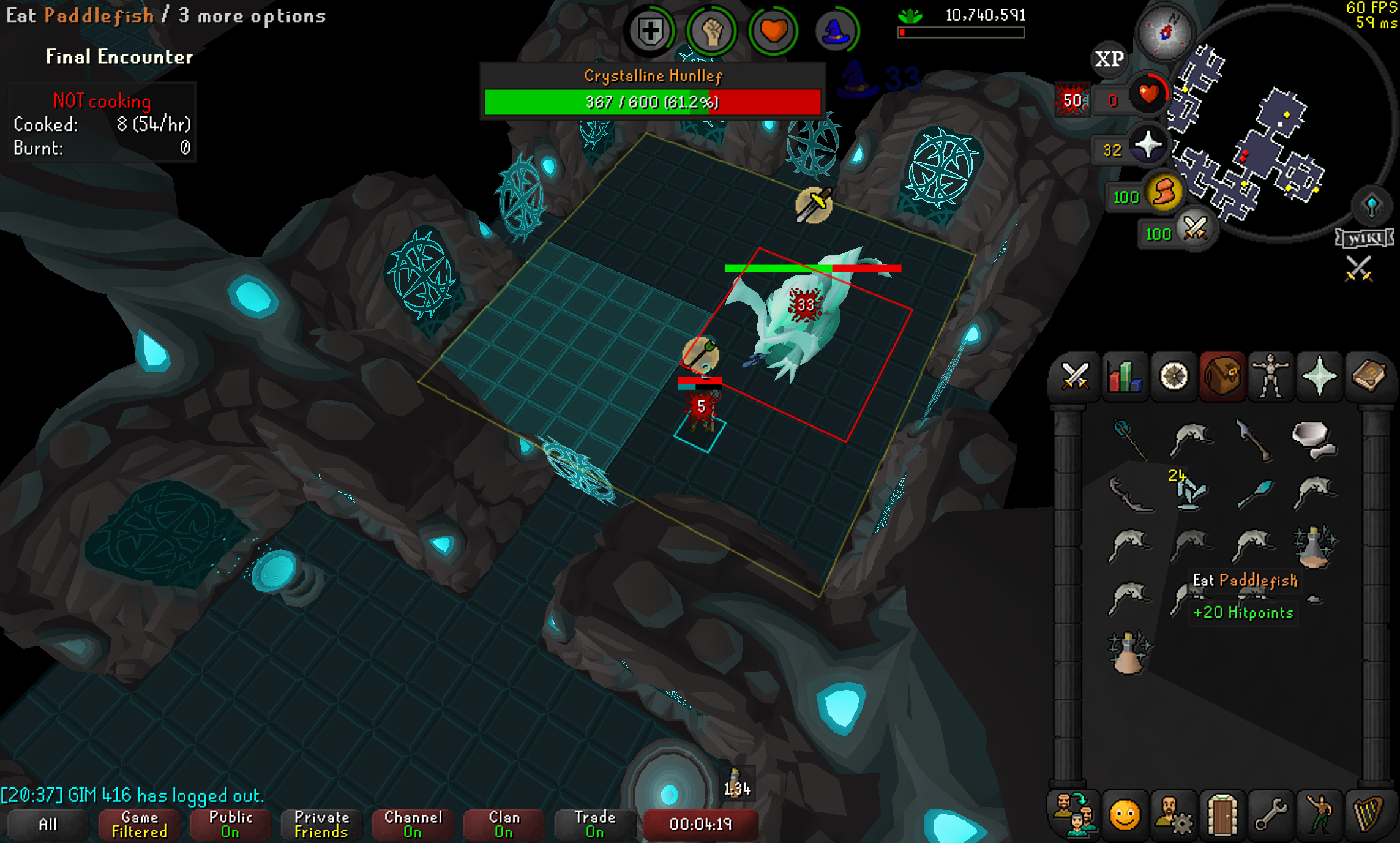Toggle the XP drops button
Image resolution: width=1400 pixels, height=843 pixels.
coord(1109,59)
